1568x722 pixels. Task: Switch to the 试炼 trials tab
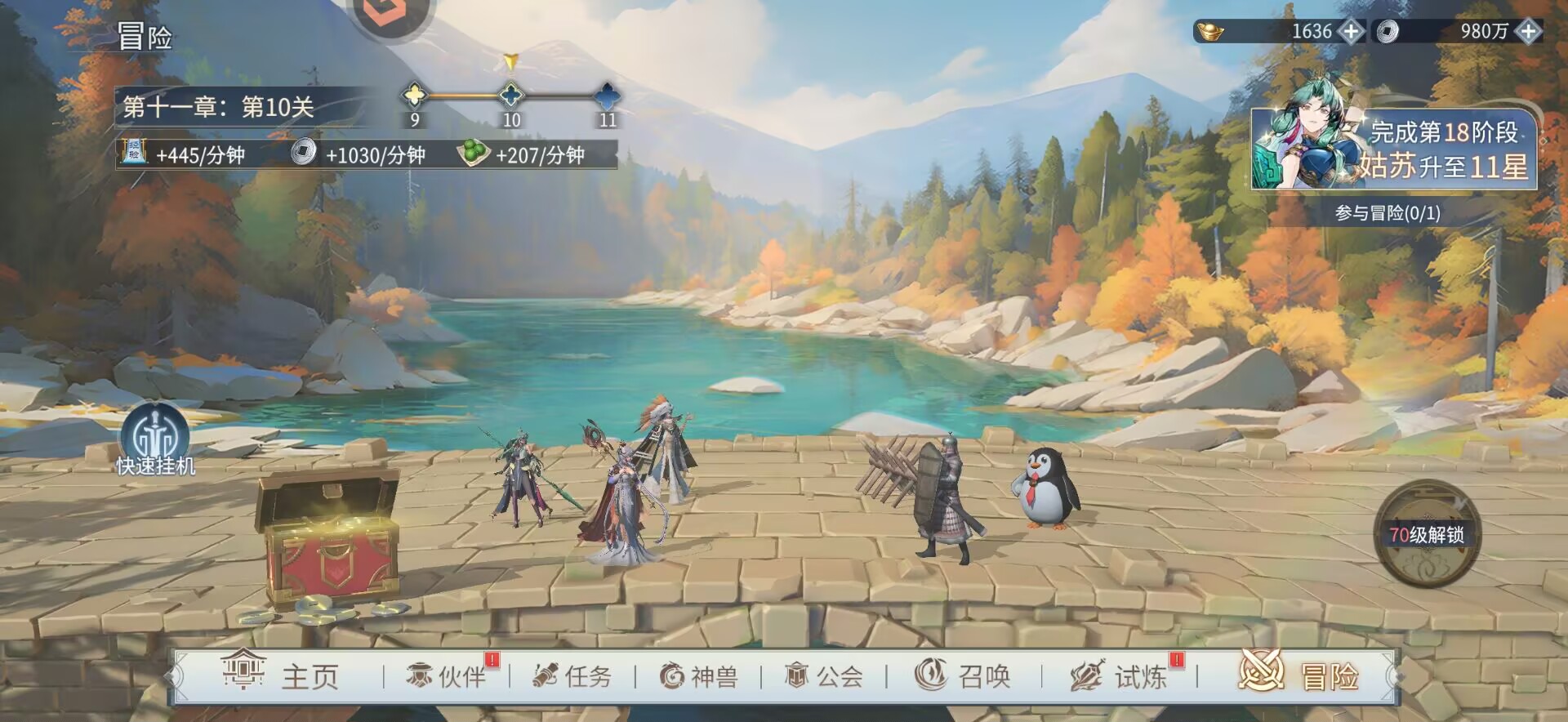pyautogui.click(x=1118, y=676)
